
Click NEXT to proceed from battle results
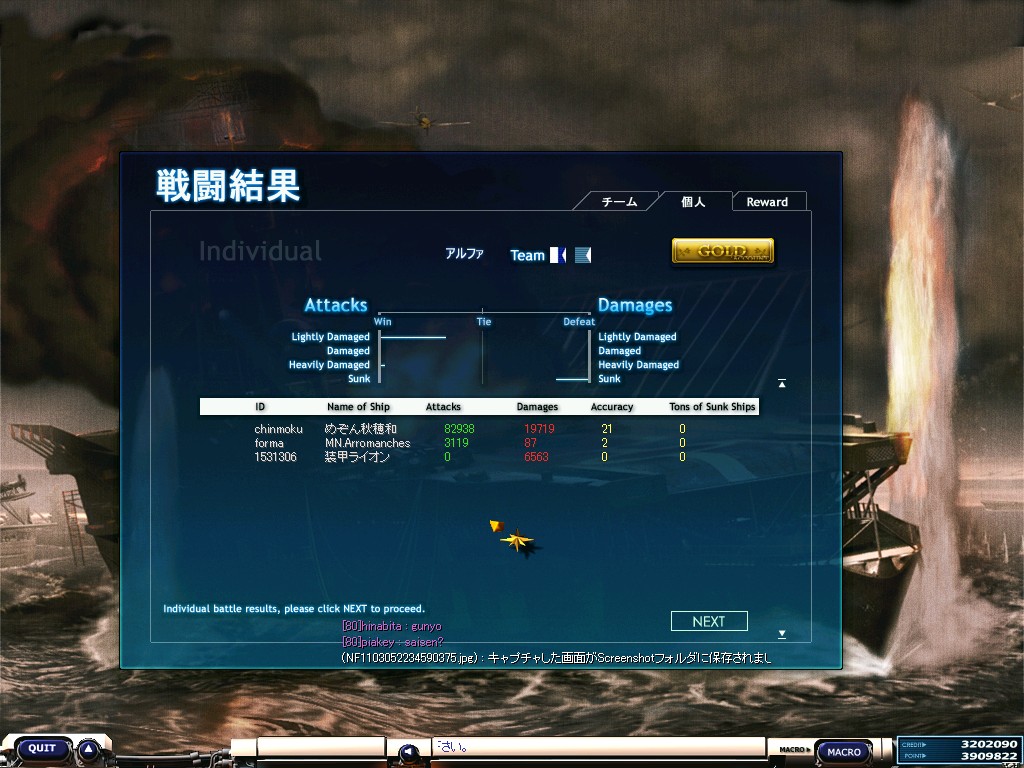[709, 621]
